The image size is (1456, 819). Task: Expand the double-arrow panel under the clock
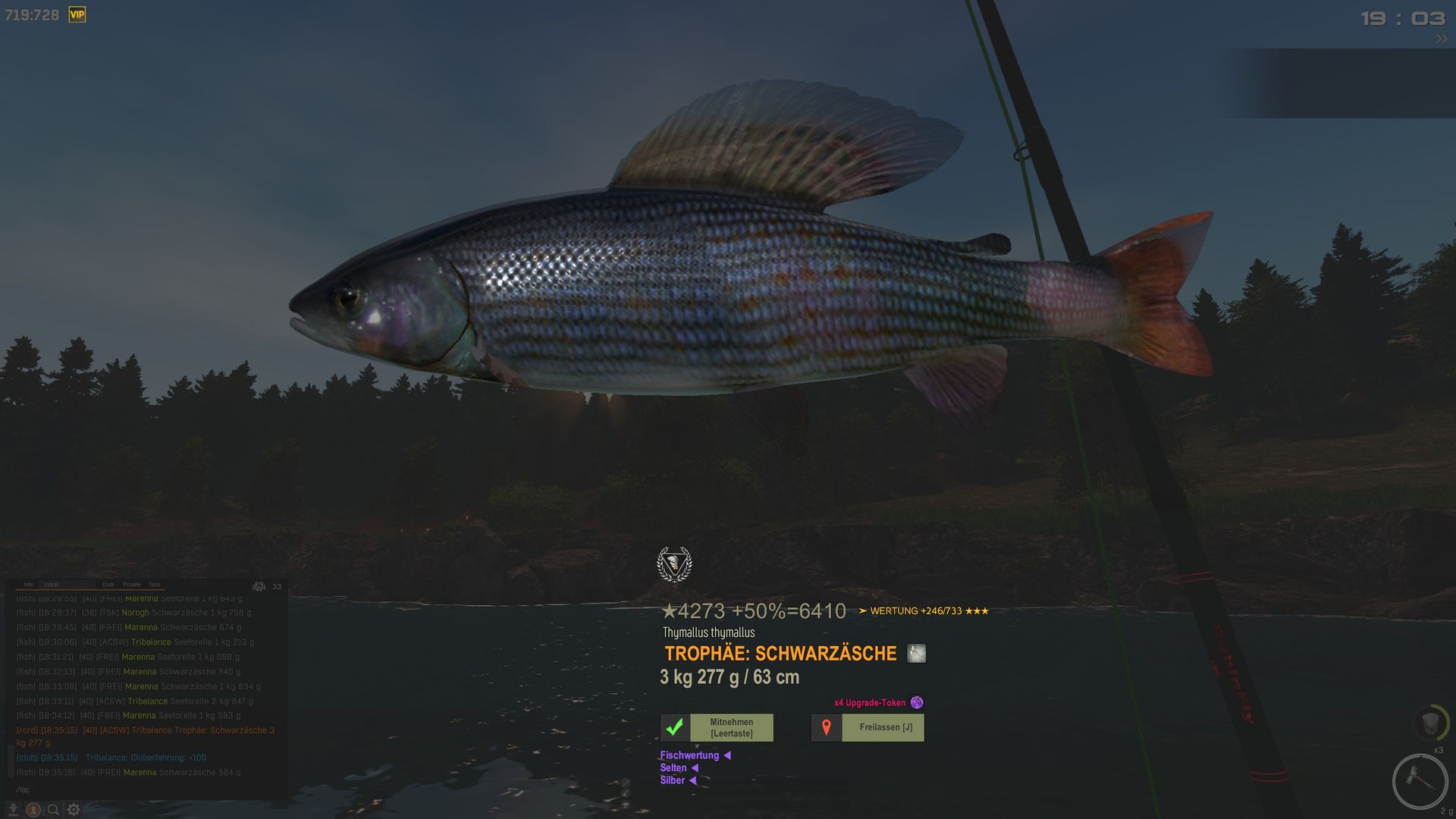pos(1441,39)
